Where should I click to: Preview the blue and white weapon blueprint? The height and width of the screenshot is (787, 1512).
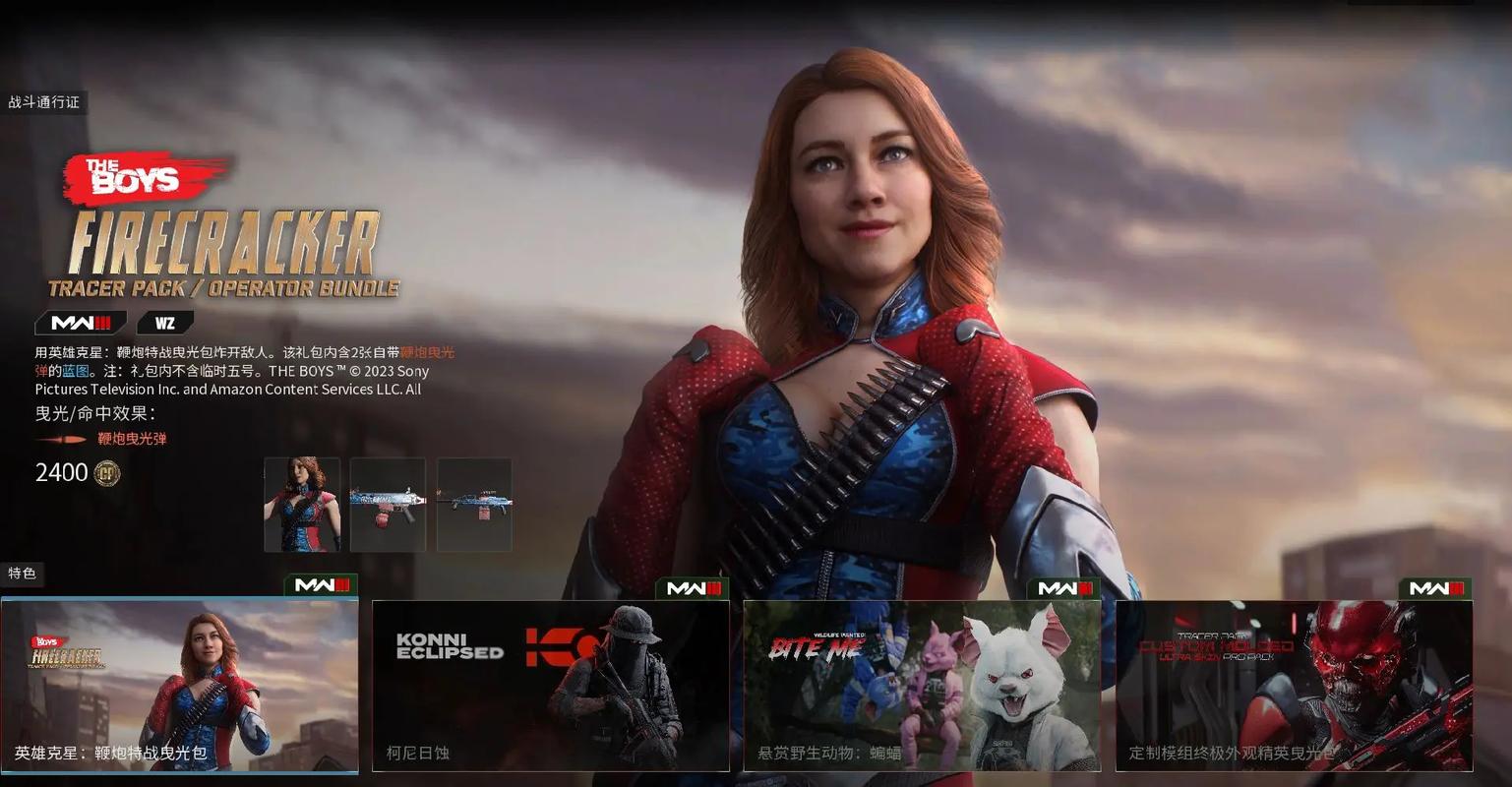(x=388, y=504)
